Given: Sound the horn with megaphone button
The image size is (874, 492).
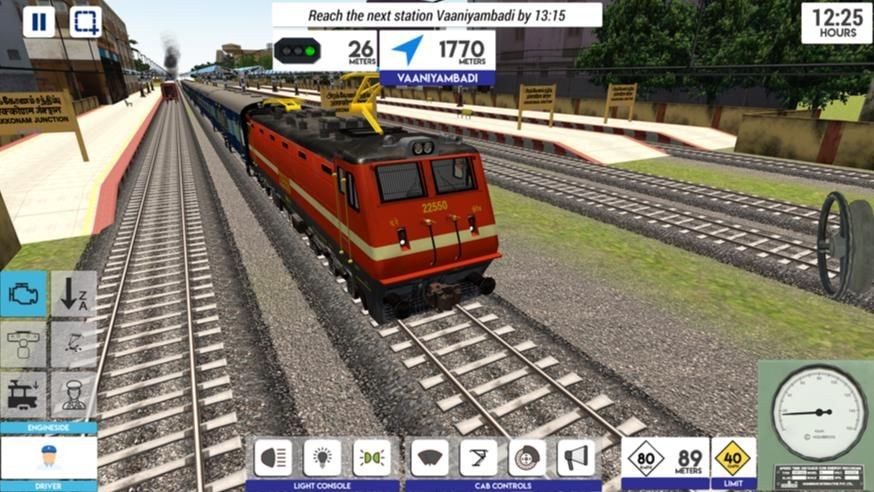Looking at the screenshot, I should tap(575, 457).
